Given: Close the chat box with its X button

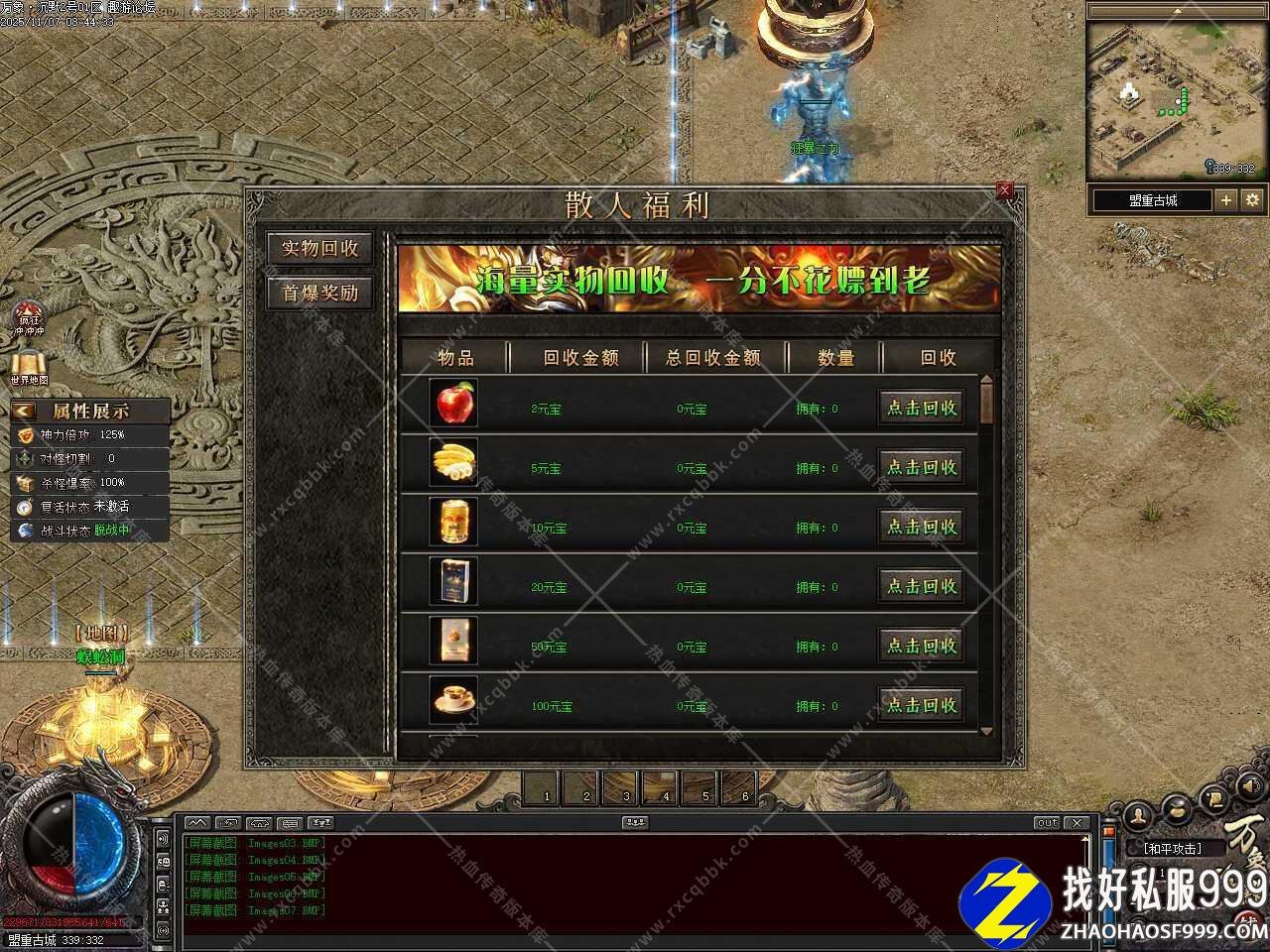Looking at the screenshot, I should (x=1077, y=823).
